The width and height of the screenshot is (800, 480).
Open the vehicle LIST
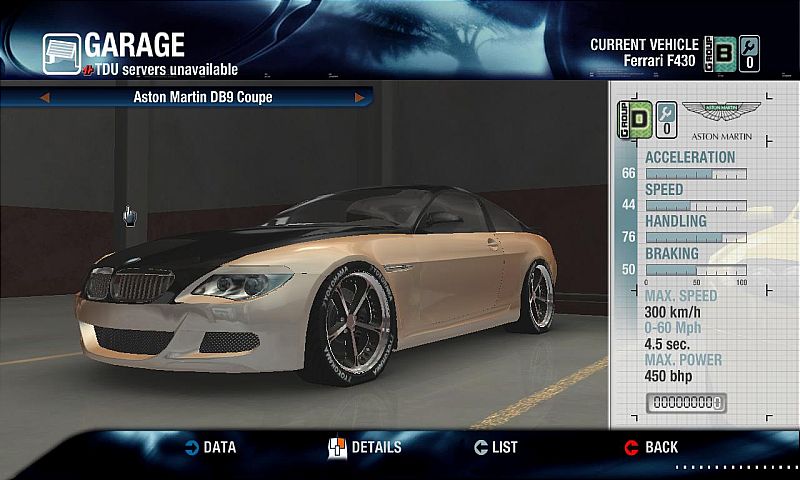pos(496,447)
